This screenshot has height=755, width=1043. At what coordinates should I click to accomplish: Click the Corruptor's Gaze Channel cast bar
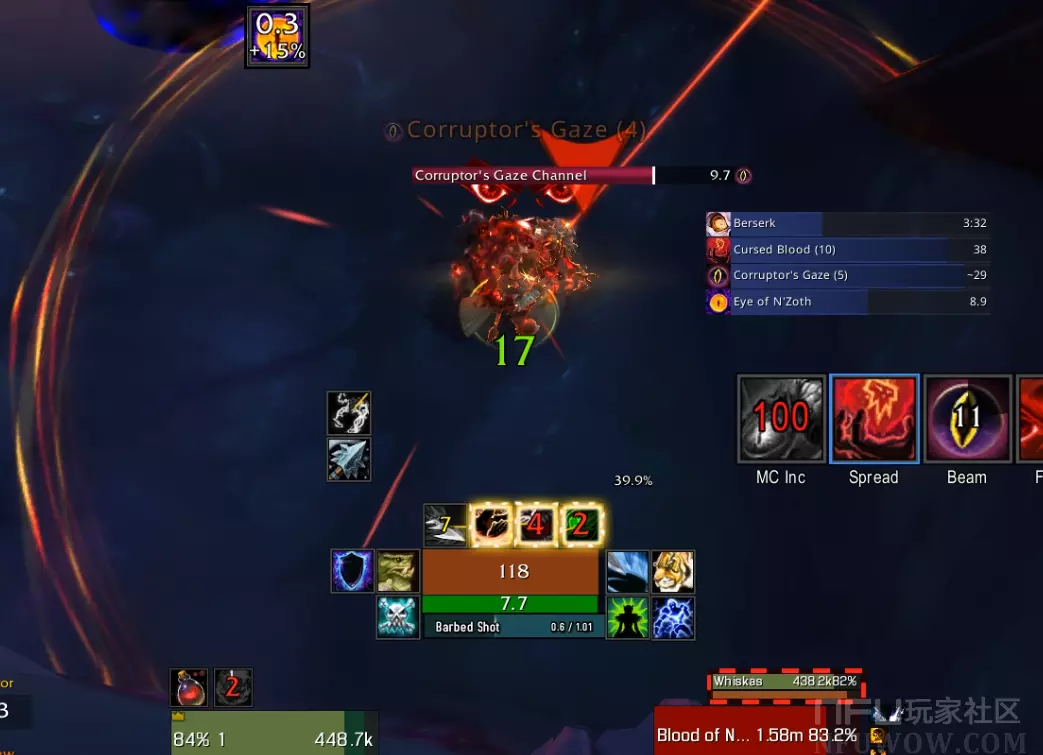[582, 175]
